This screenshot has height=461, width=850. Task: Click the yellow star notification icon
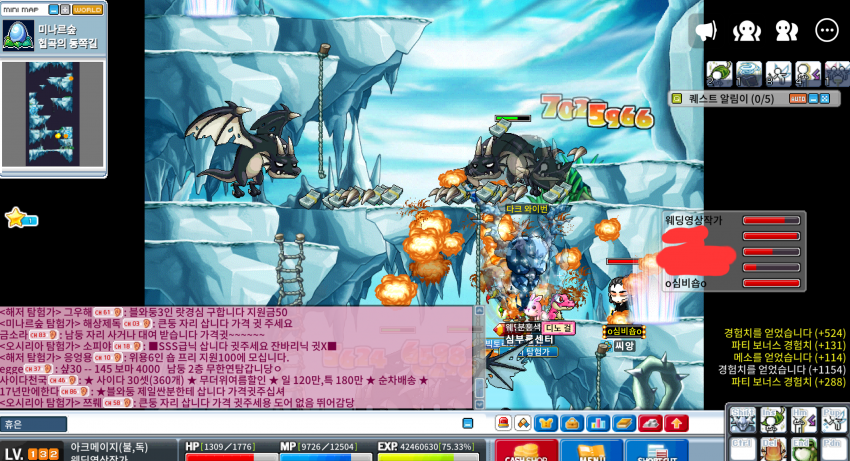(16, 217)
